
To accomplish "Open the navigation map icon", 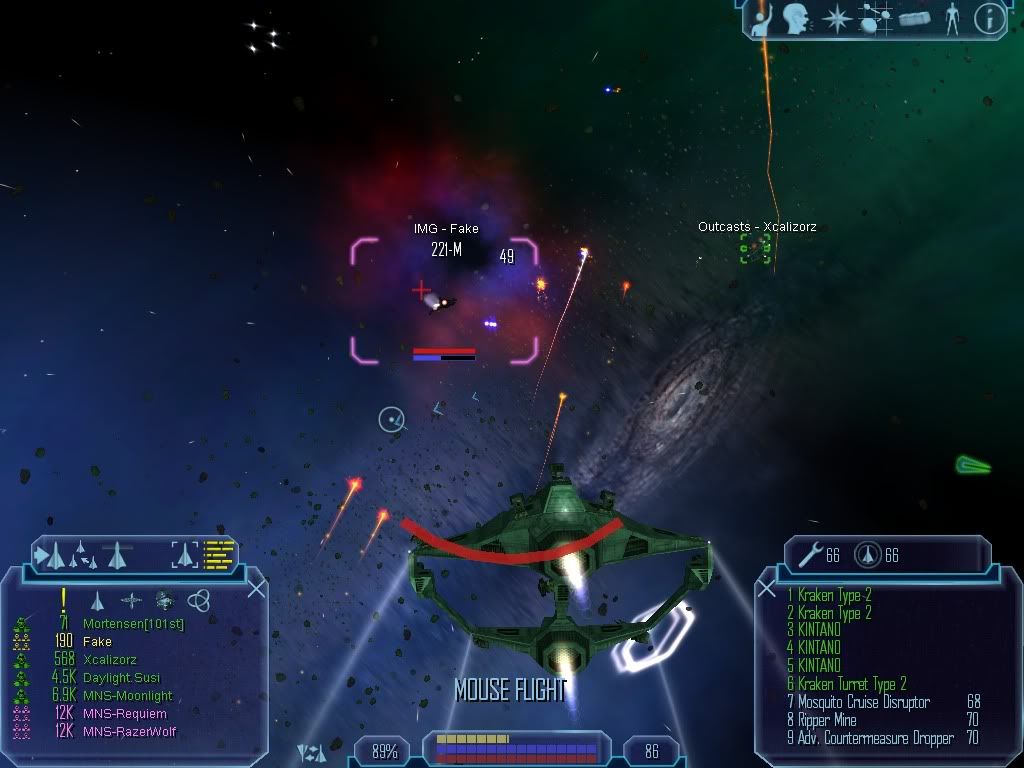I will pyautogui.click(x=876, y=19).
